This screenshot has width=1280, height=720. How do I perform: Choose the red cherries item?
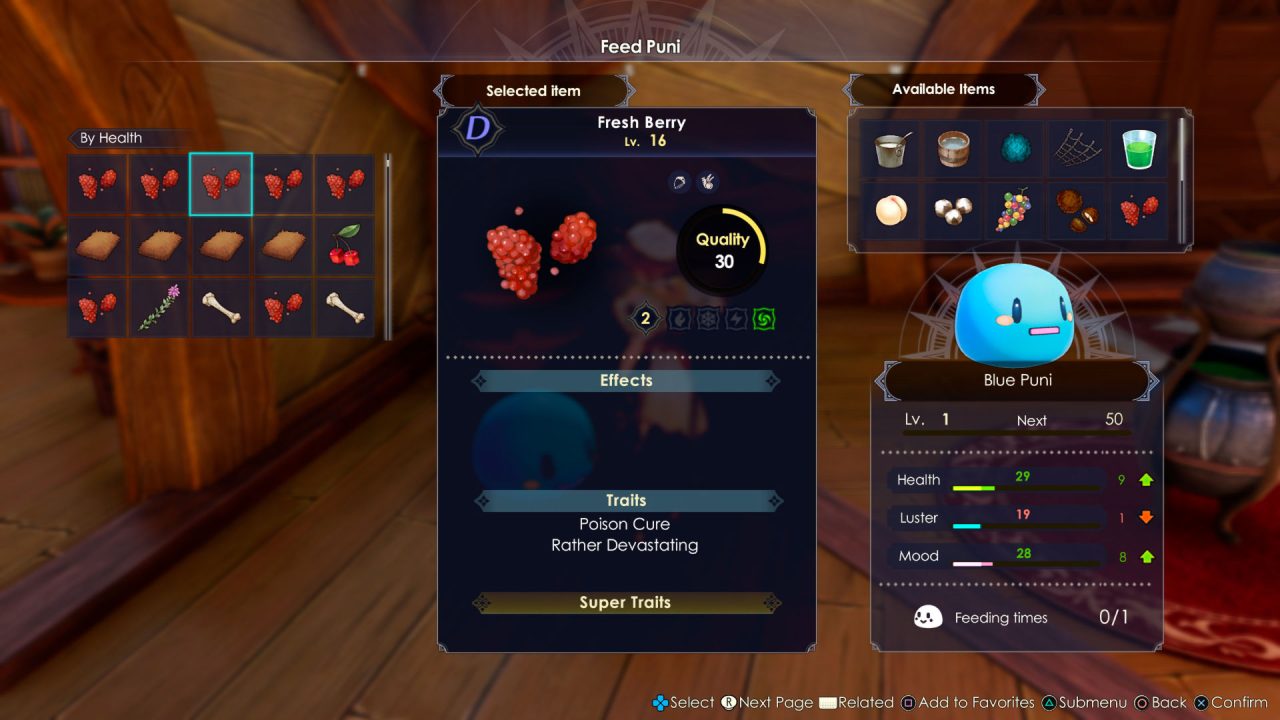344,245
